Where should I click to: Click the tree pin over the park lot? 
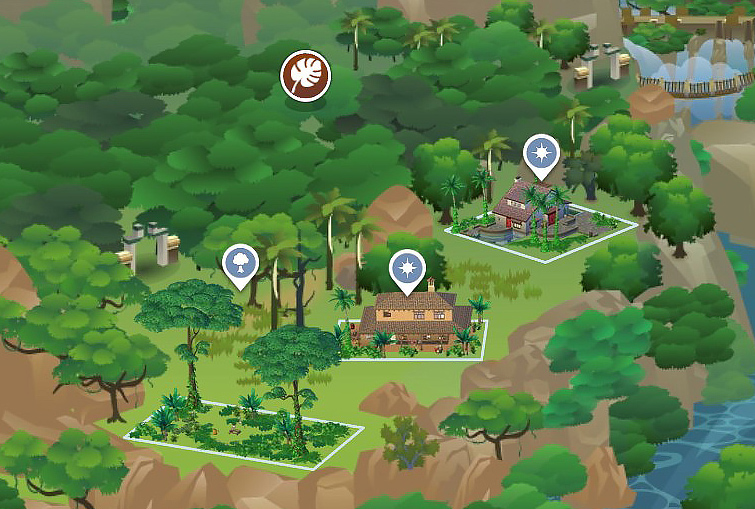point(240,263)
